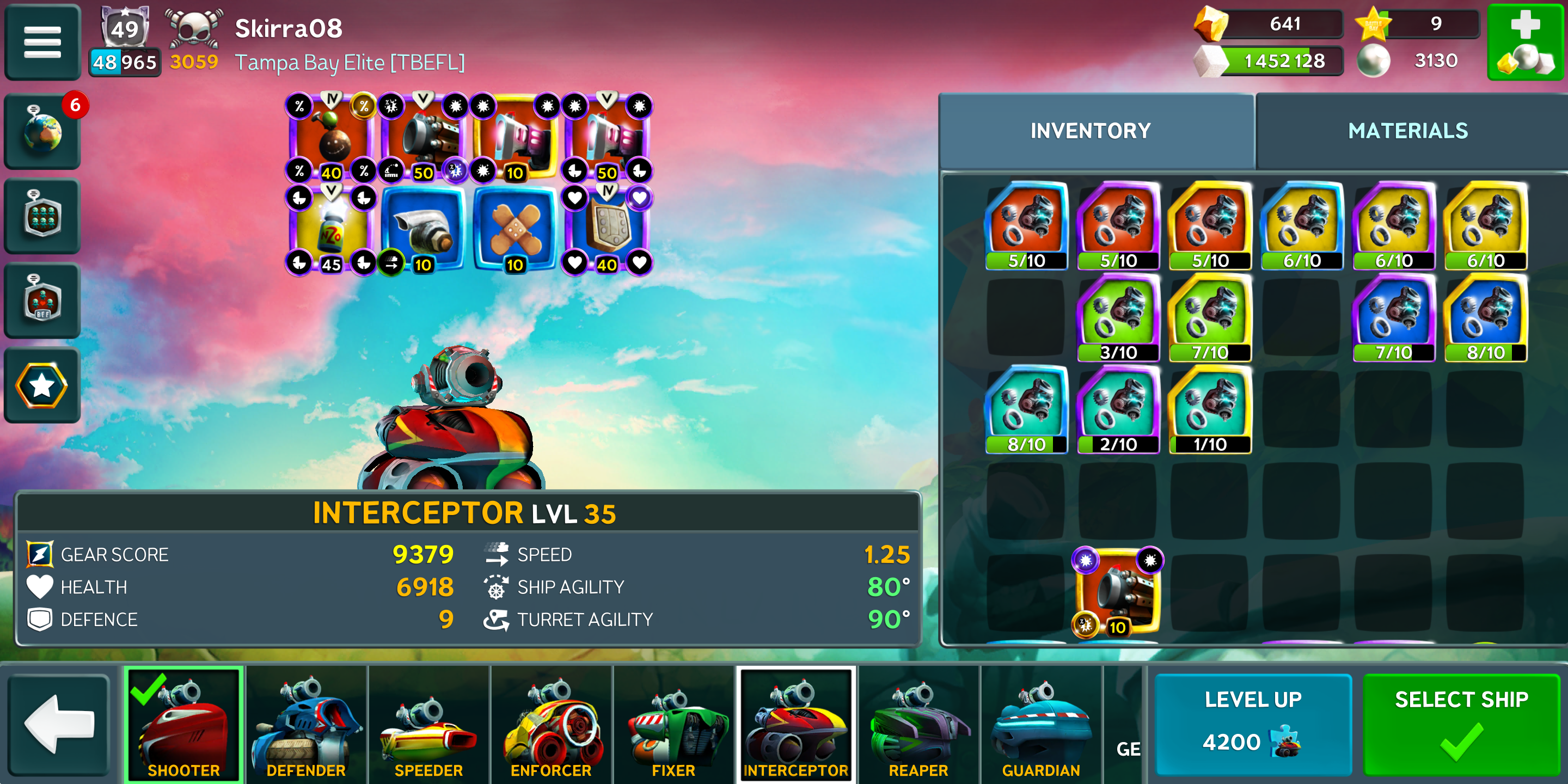Tap the Level Up button
This screenshot has height=784, width=1568.
(1253, 723)
